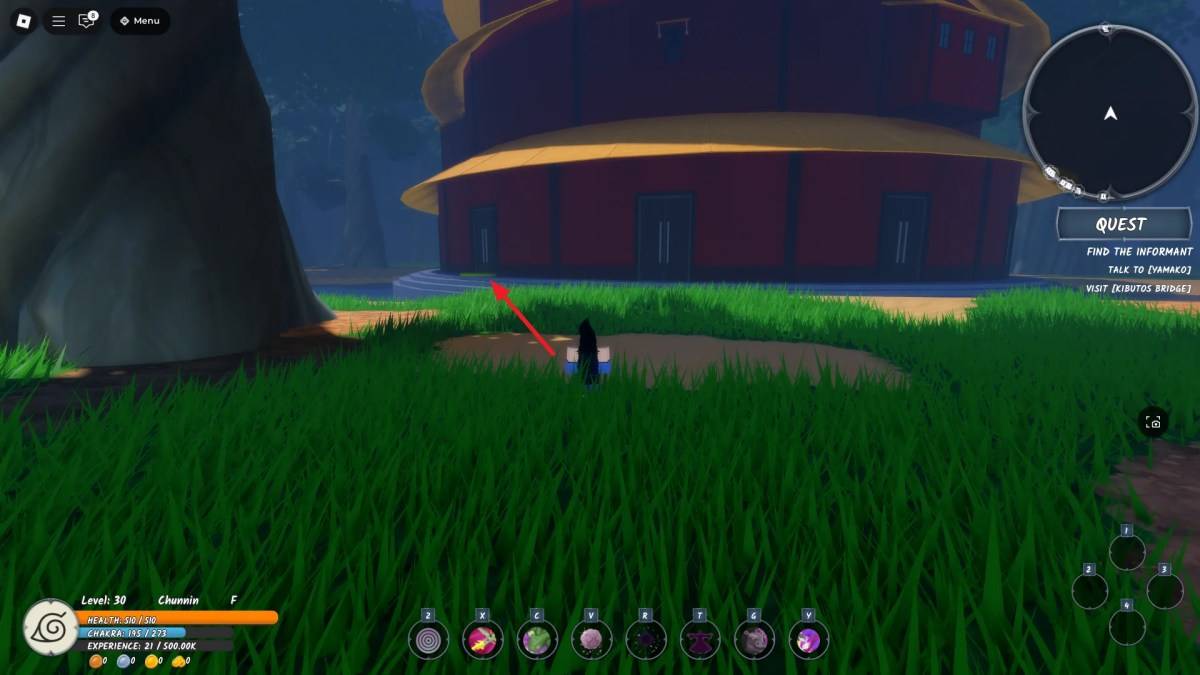Screen dimensions: 1200x675
Task: Open the Quest panel header
Action: [1123, 224]
